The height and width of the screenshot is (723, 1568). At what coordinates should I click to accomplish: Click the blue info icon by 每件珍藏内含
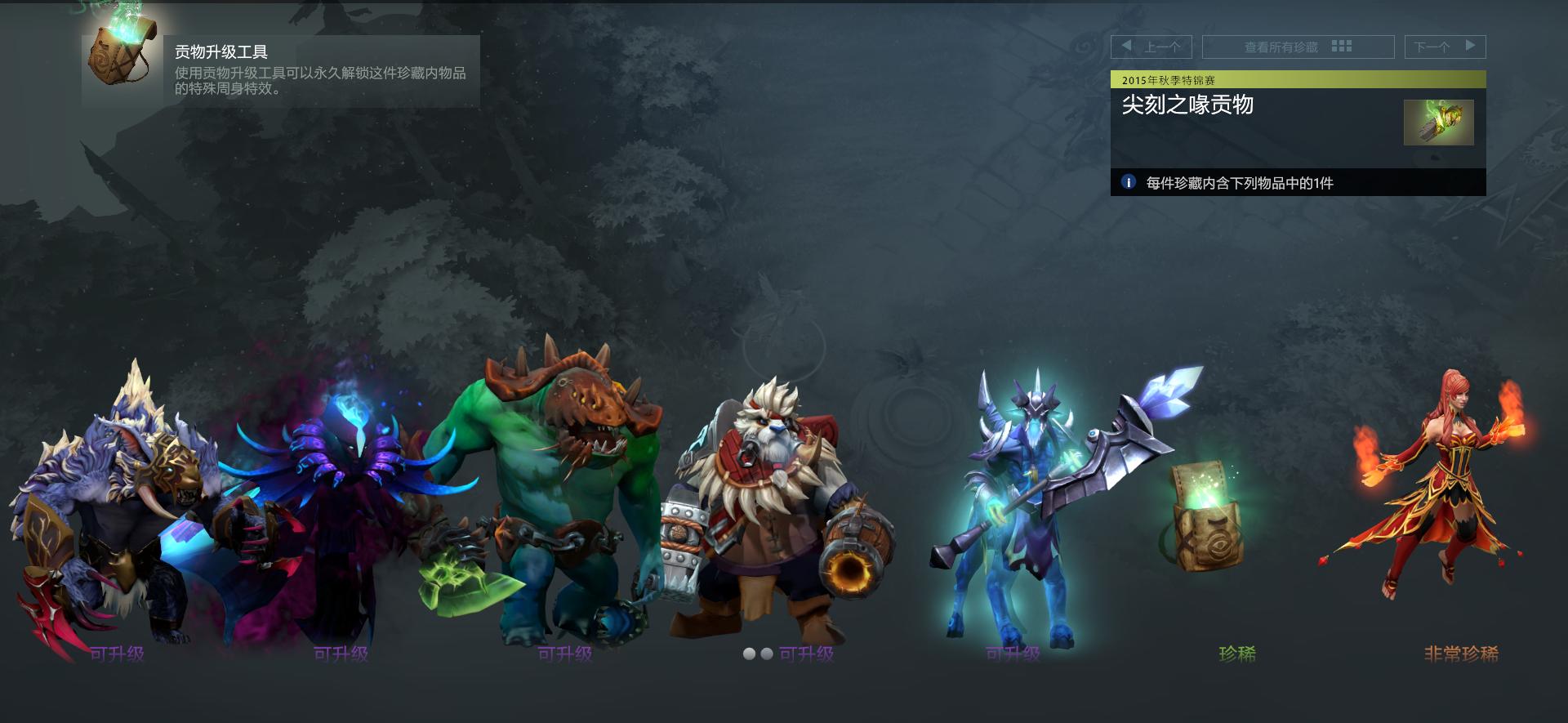click(1128, 182)
